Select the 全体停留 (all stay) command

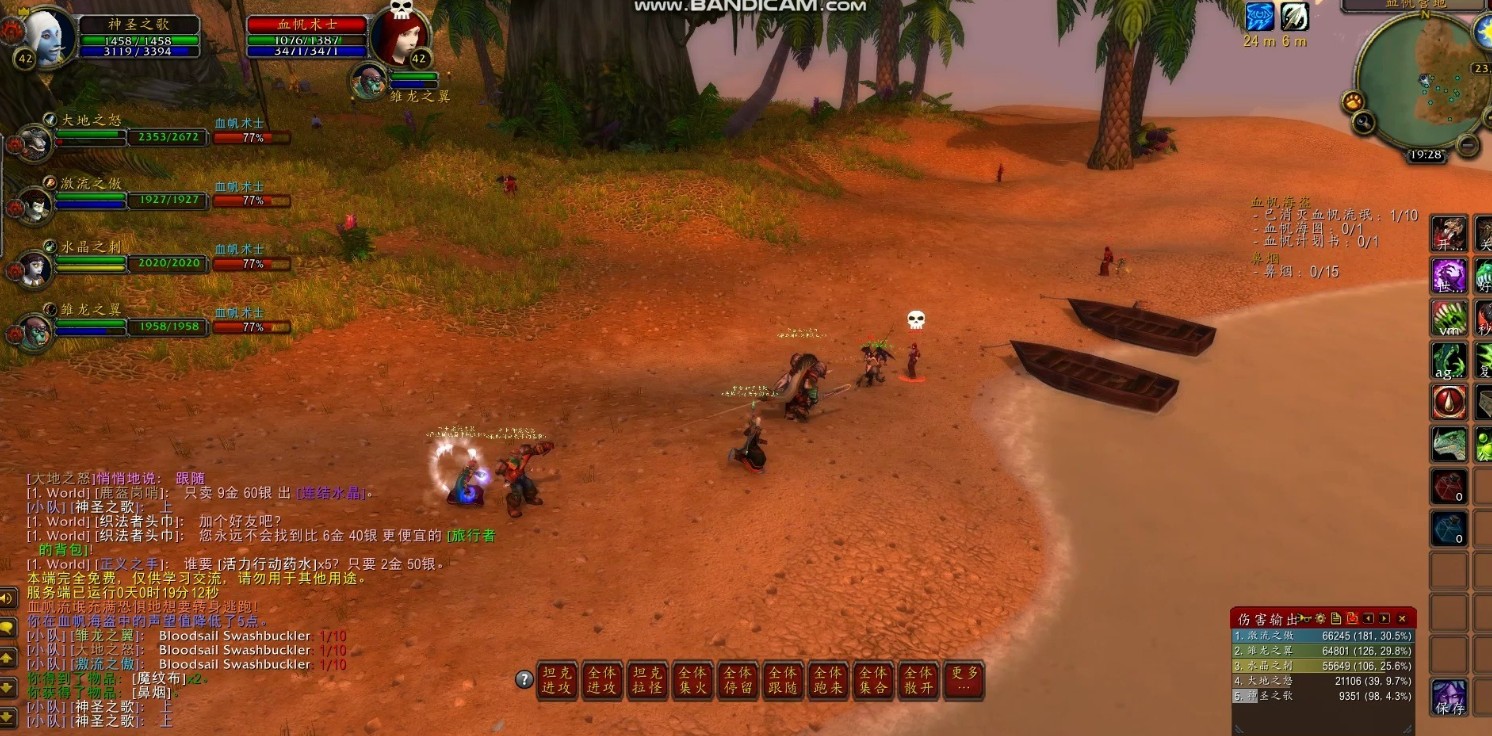737,680
